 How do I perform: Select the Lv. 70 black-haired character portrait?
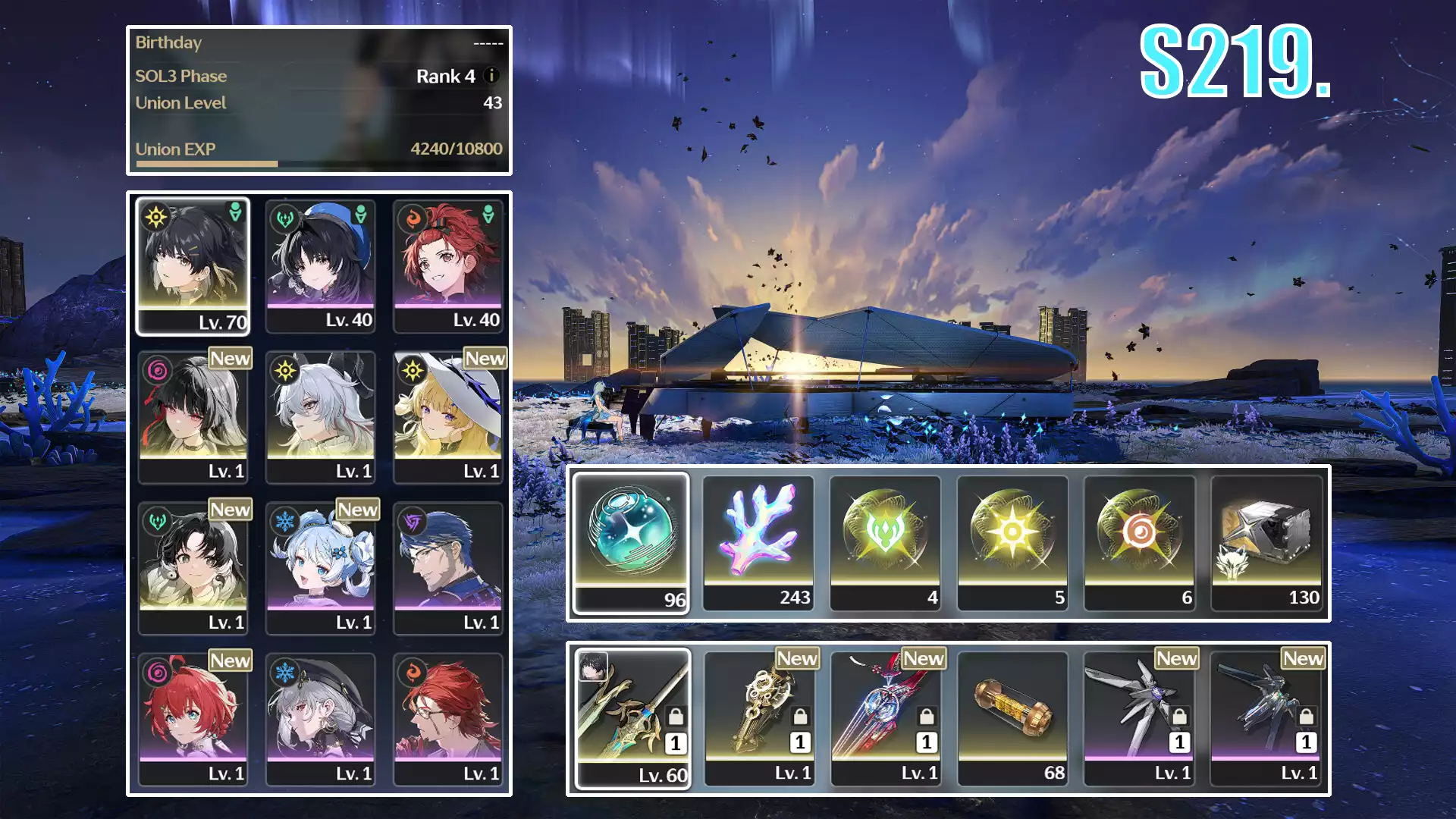[x=193, y=265]
